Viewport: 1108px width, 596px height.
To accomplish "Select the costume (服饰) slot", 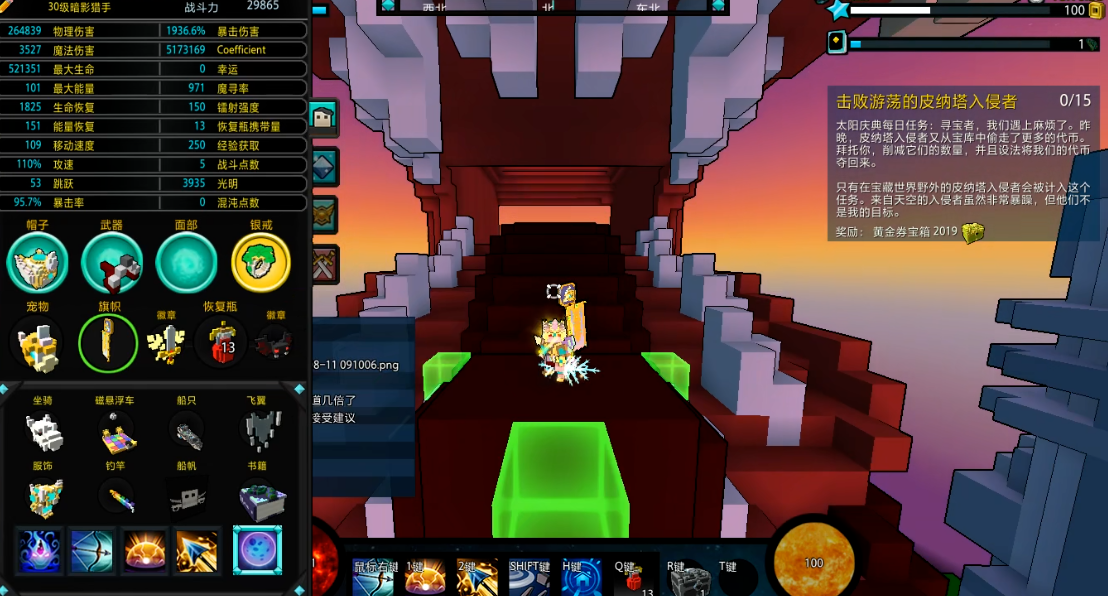I will point(43,497).
